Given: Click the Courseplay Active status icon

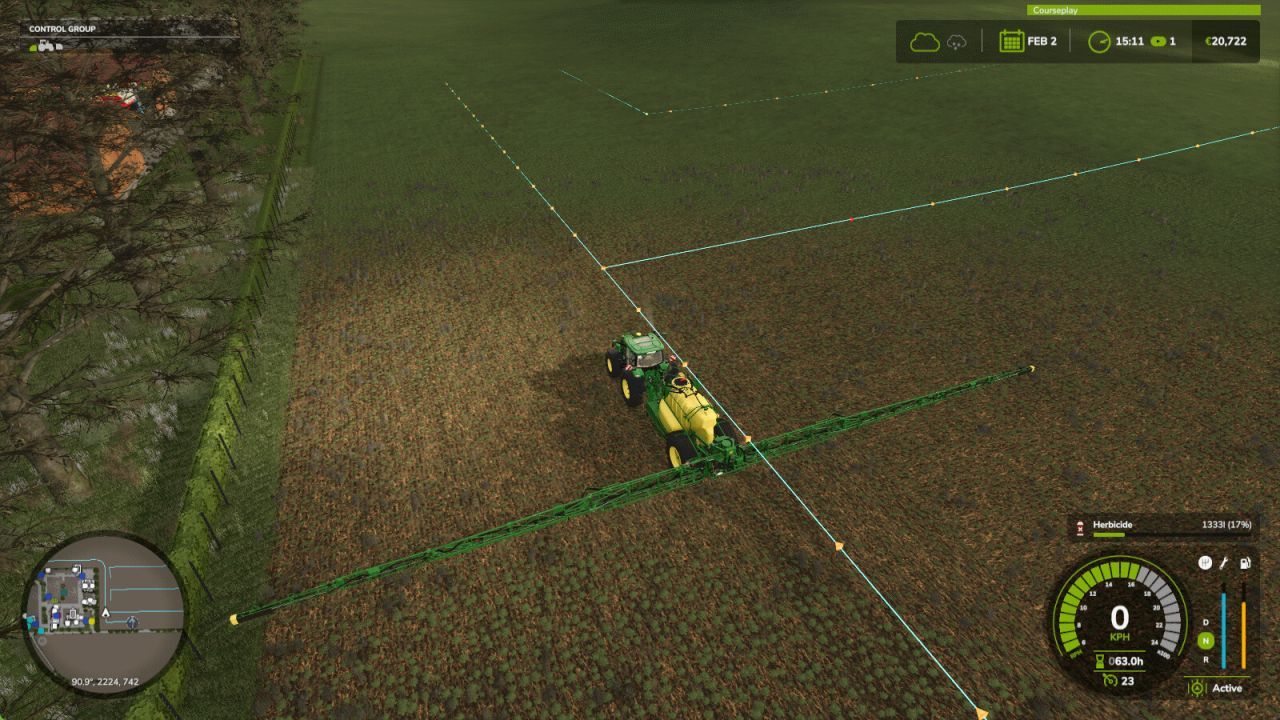Looking at the screenshot, I should [x=1197, y=687].
